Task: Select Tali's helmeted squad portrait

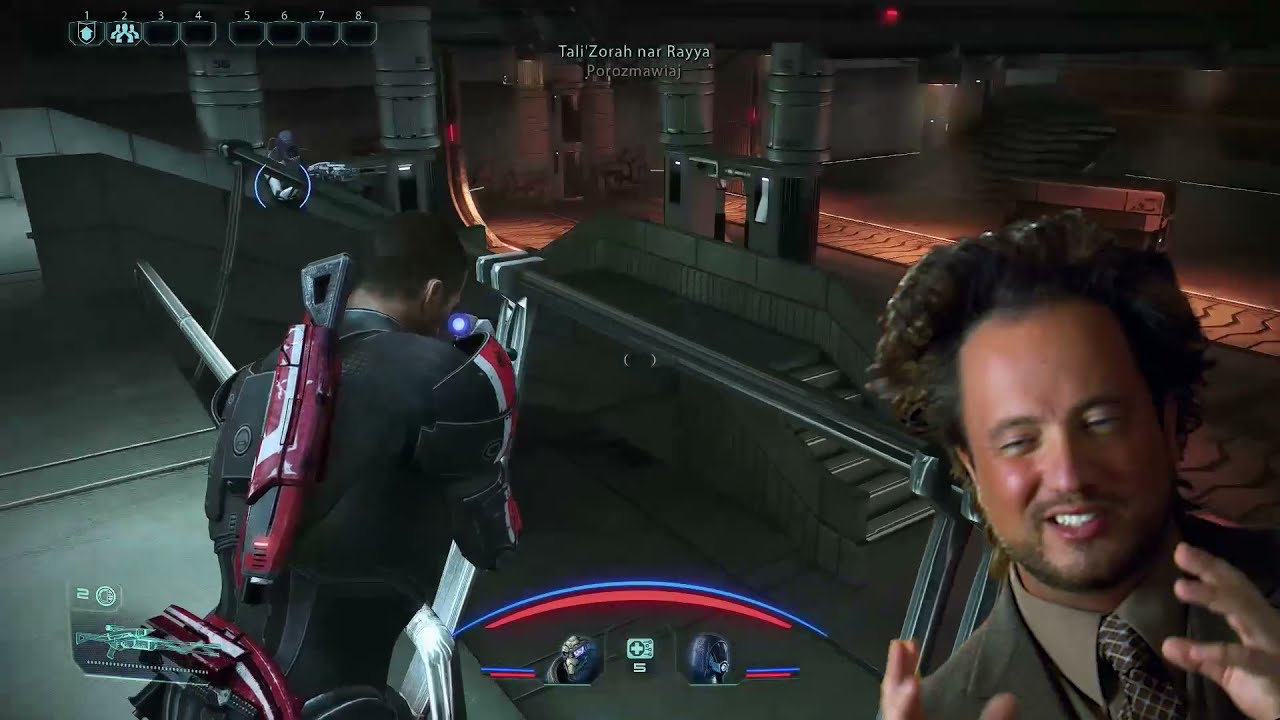Action: pos(708,658)
